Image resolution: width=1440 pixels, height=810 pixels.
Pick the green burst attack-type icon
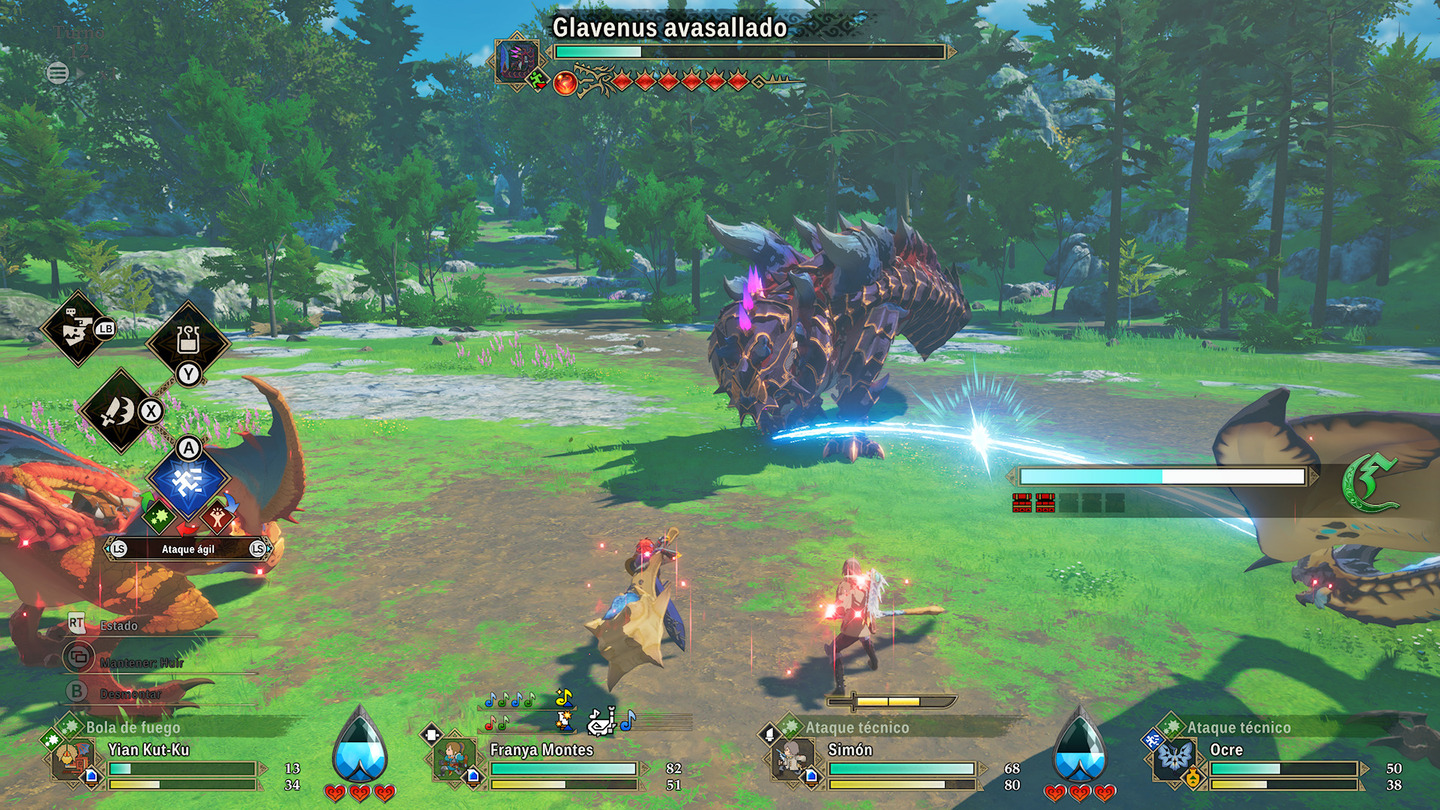coord(159,516)
